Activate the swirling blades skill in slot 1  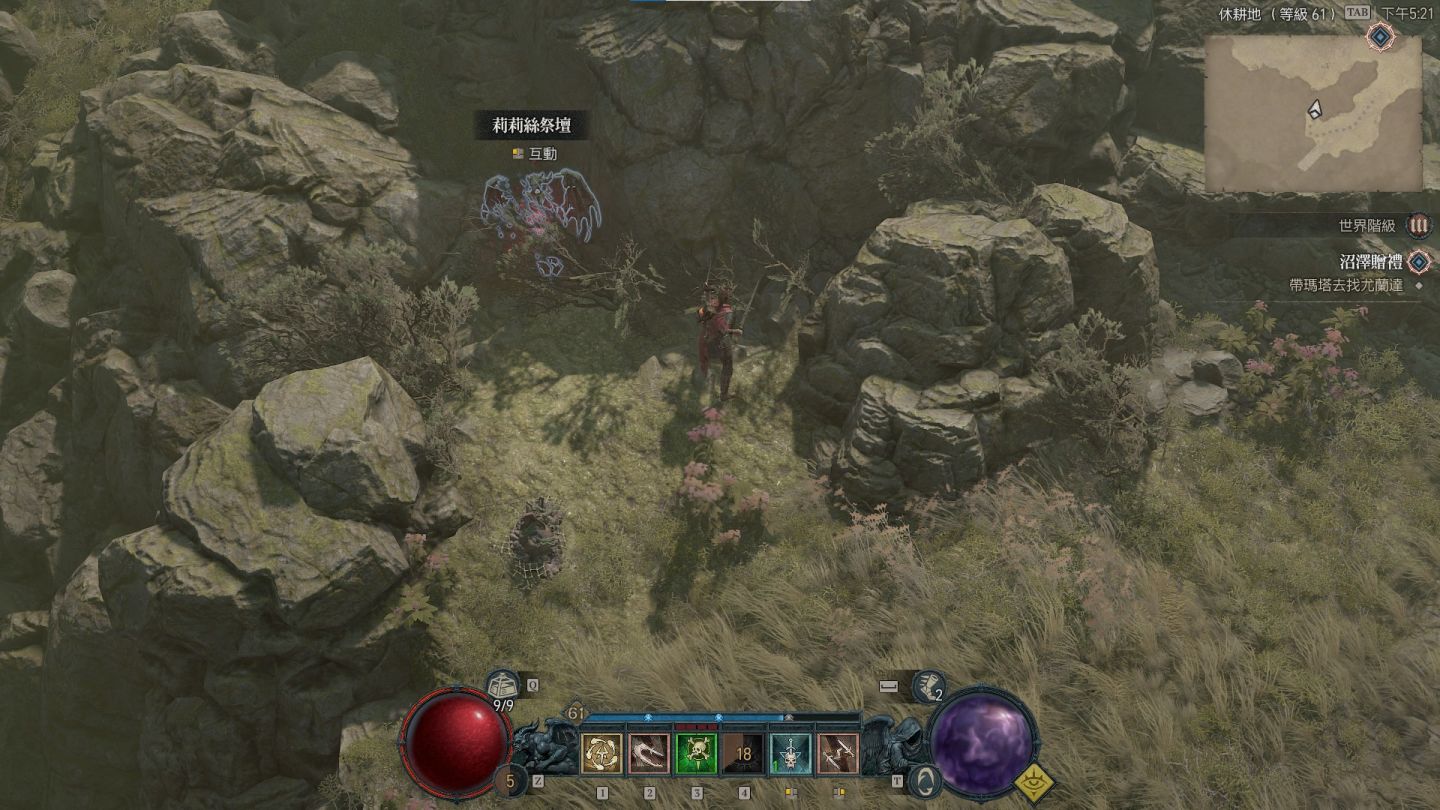[x=602, y=753]
